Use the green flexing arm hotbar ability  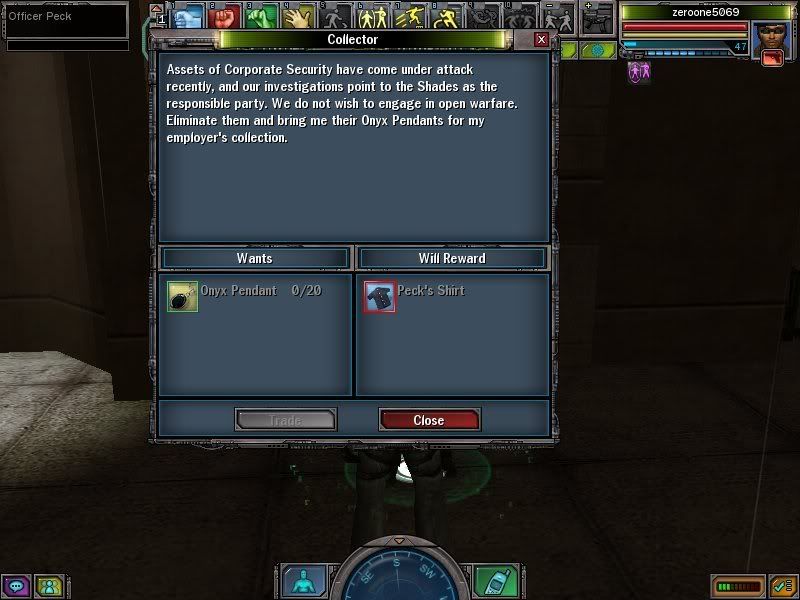pyautogui.click(x=261, y=17)
